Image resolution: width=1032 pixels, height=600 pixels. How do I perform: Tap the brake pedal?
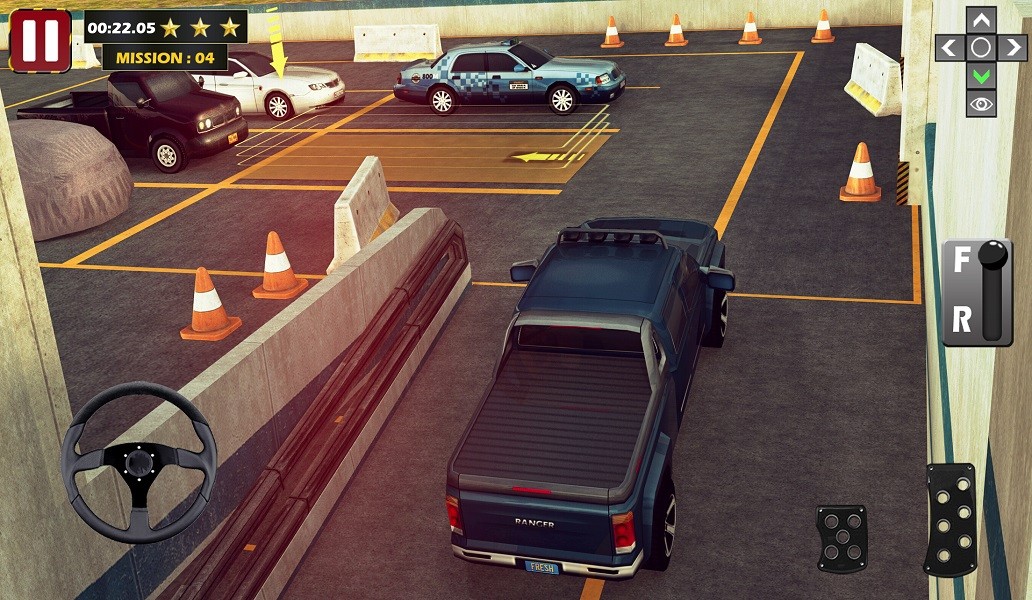tap(841, 539)
